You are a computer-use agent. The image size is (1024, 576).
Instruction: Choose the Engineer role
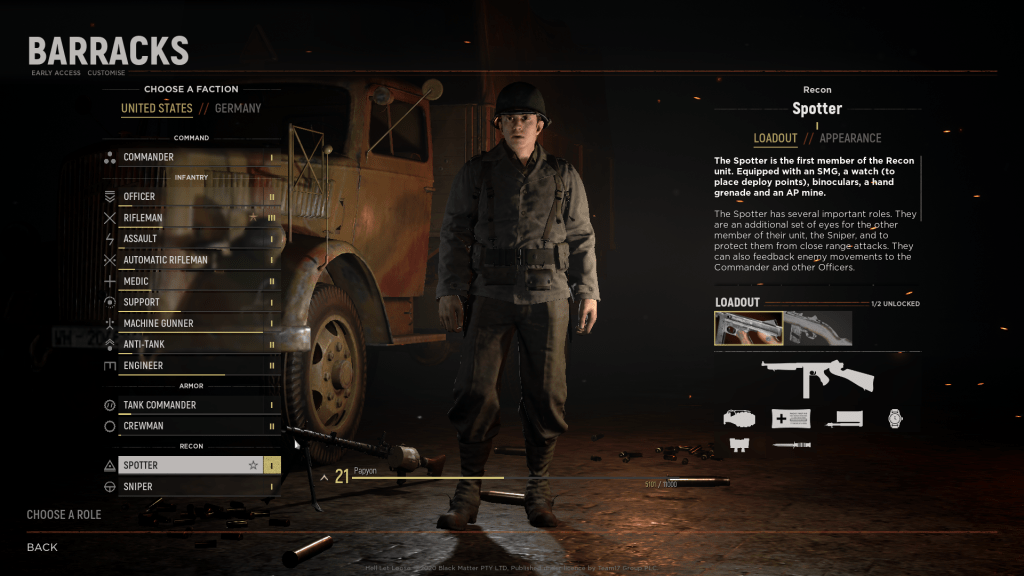point(190,366)
